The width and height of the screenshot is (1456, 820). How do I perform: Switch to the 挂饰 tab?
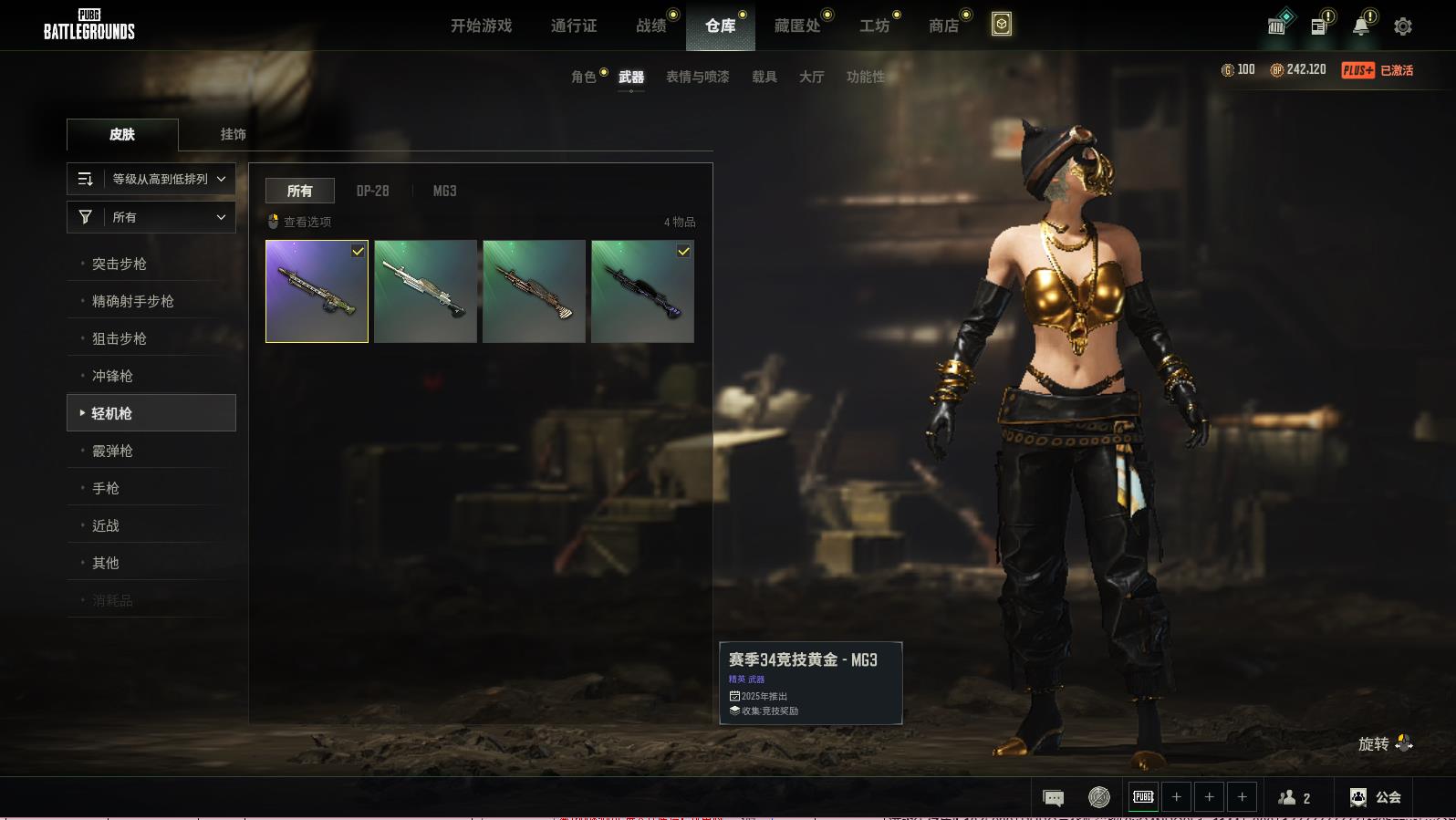[x=233, y=134]
